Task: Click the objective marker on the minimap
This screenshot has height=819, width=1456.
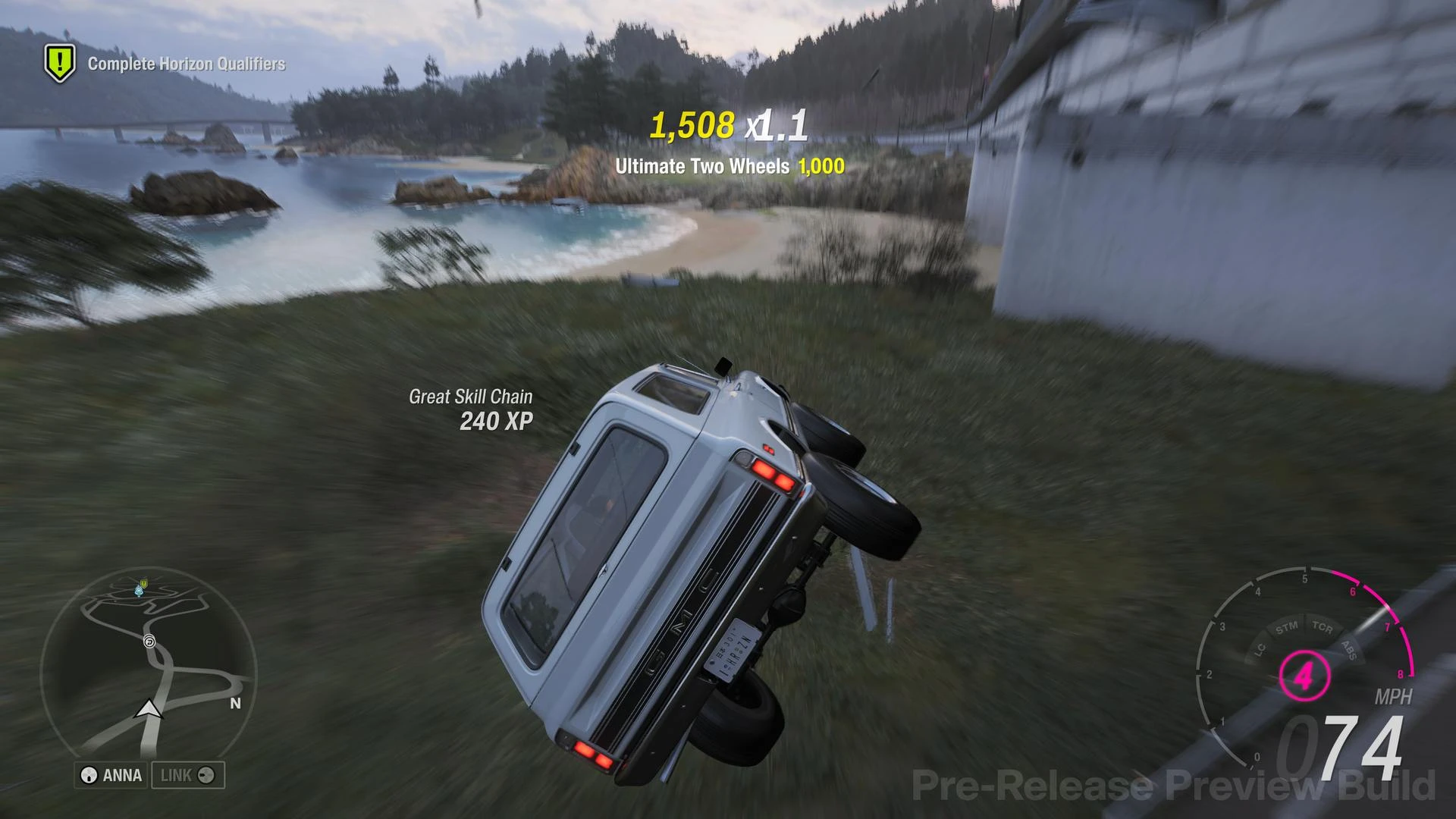Action: (143, 584)
